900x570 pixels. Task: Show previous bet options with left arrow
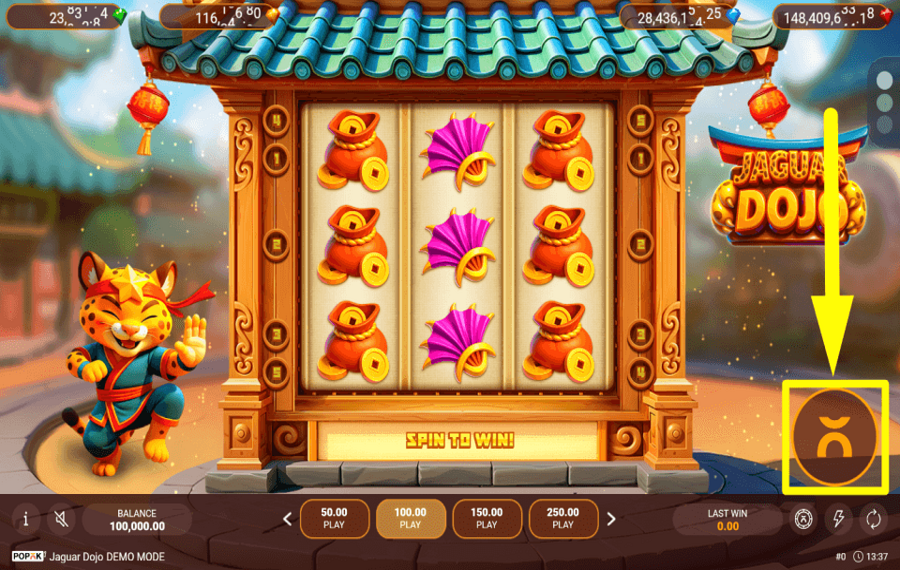click(x=288, y=519)
